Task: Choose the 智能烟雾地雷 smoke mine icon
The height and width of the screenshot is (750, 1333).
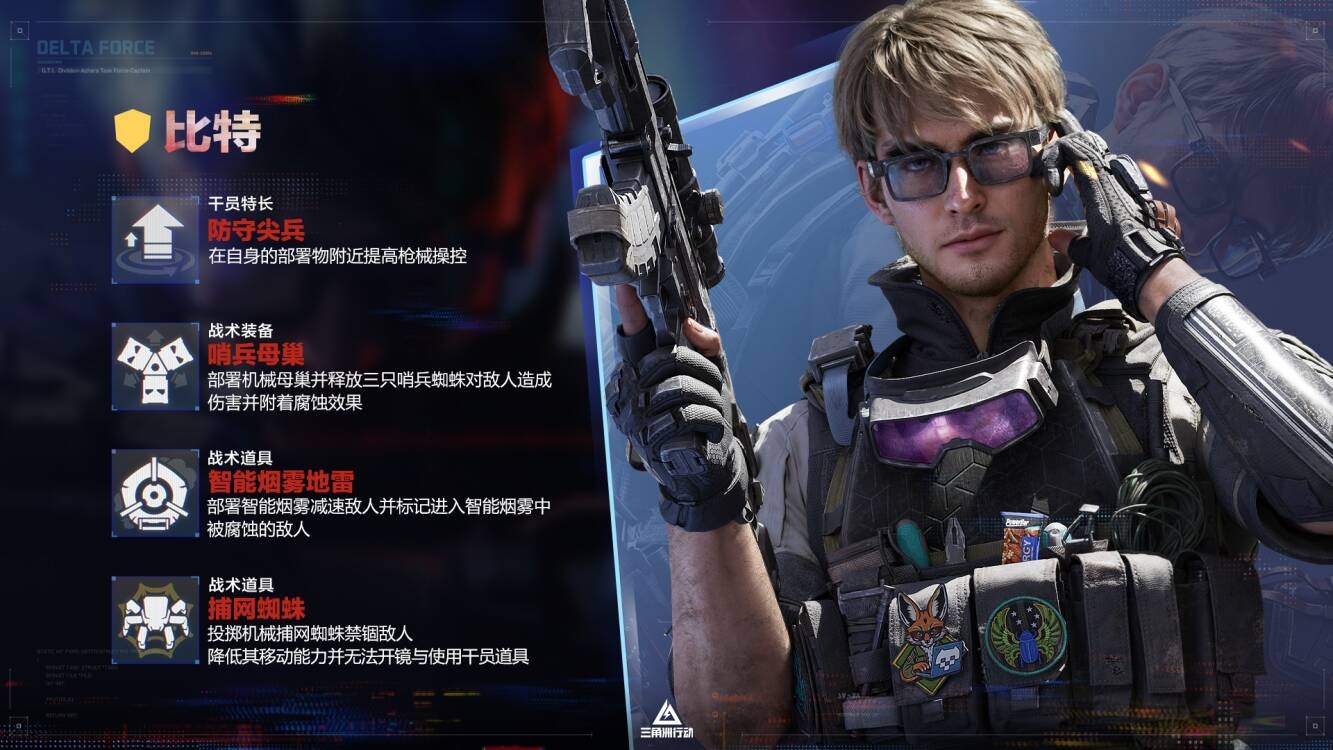Action: point(155,493)
